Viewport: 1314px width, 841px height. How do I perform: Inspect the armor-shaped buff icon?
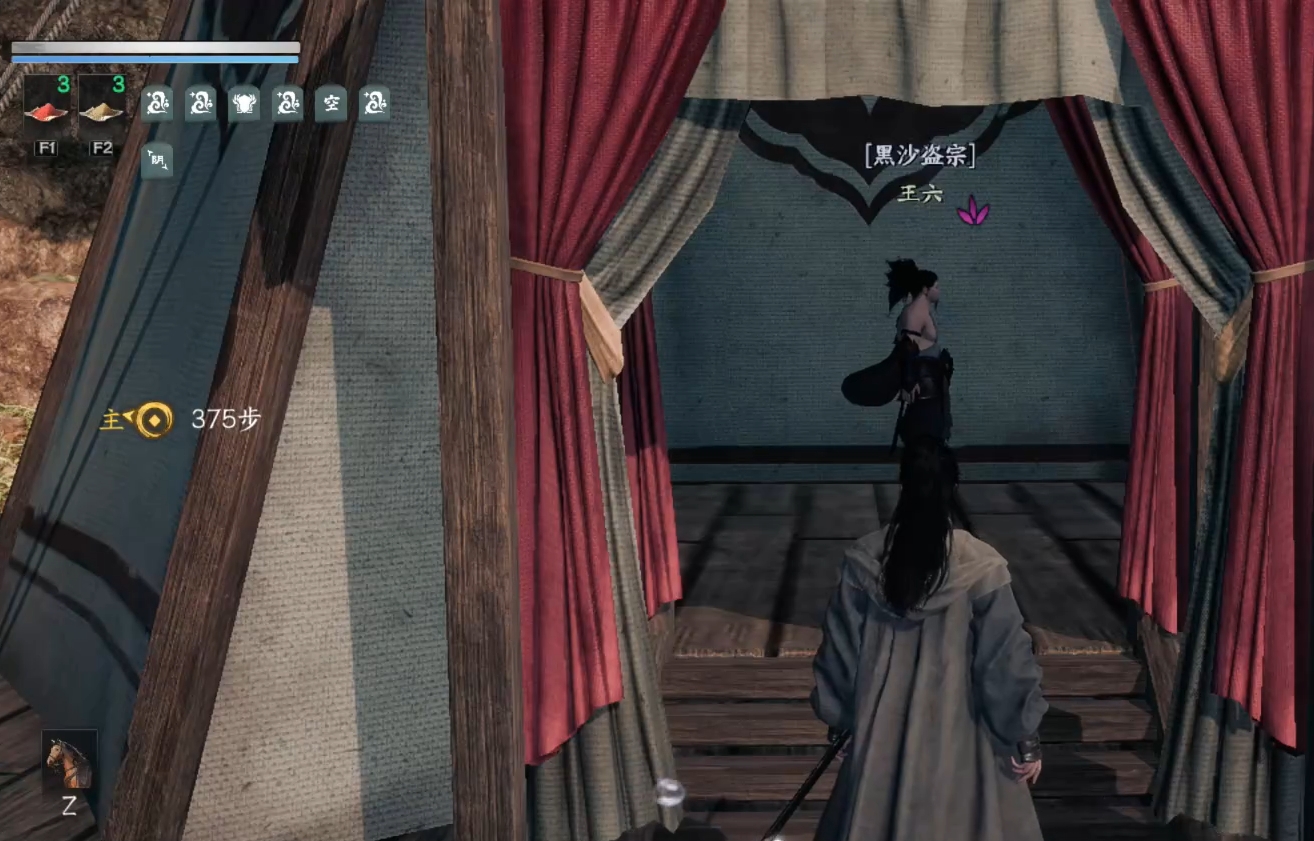coord(244,103)
